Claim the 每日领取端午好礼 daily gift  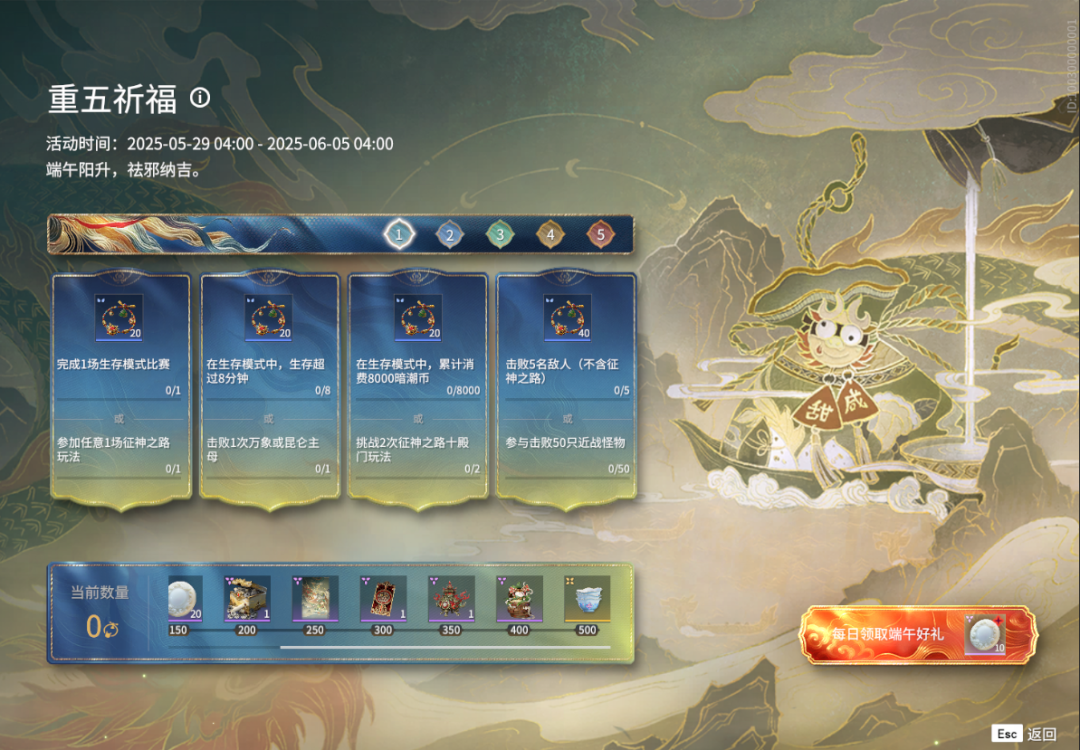pyautogui.click(x=918, y=634)
